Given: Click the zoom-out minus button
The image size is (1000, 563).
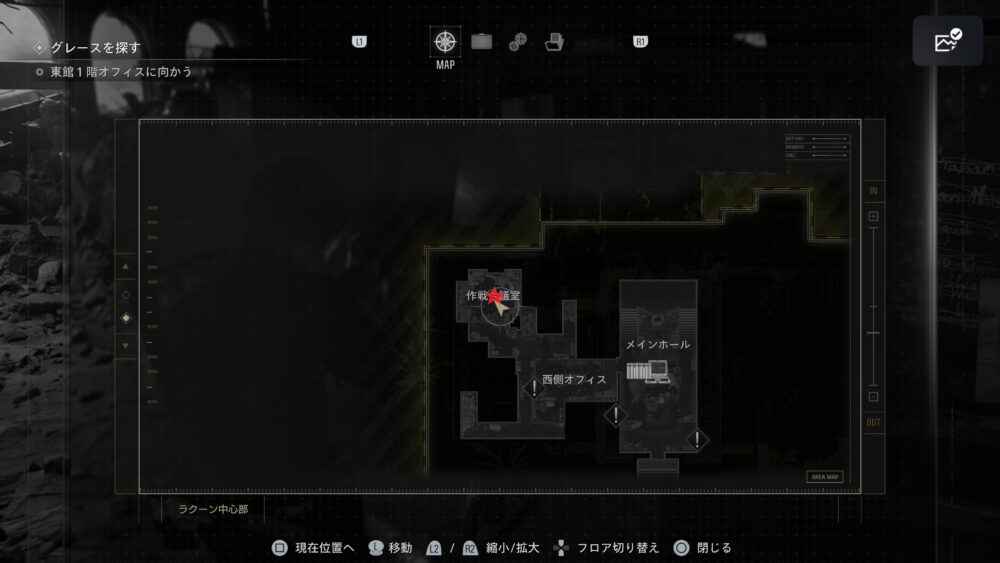Looking at the screenshot, I should point(873,396).
